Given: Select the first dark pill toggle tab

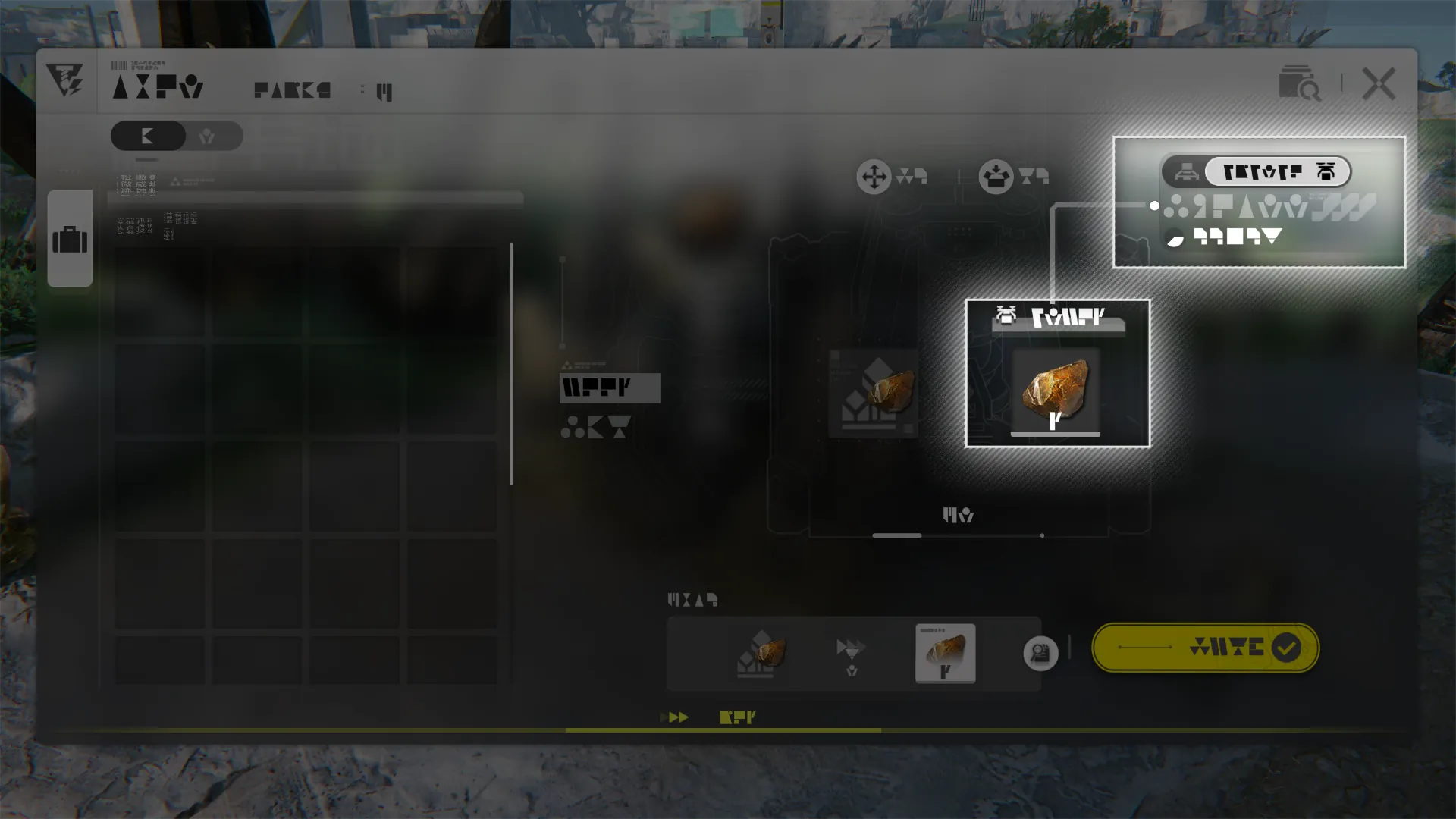Looking at the screenshot, I should pos(149,136).
